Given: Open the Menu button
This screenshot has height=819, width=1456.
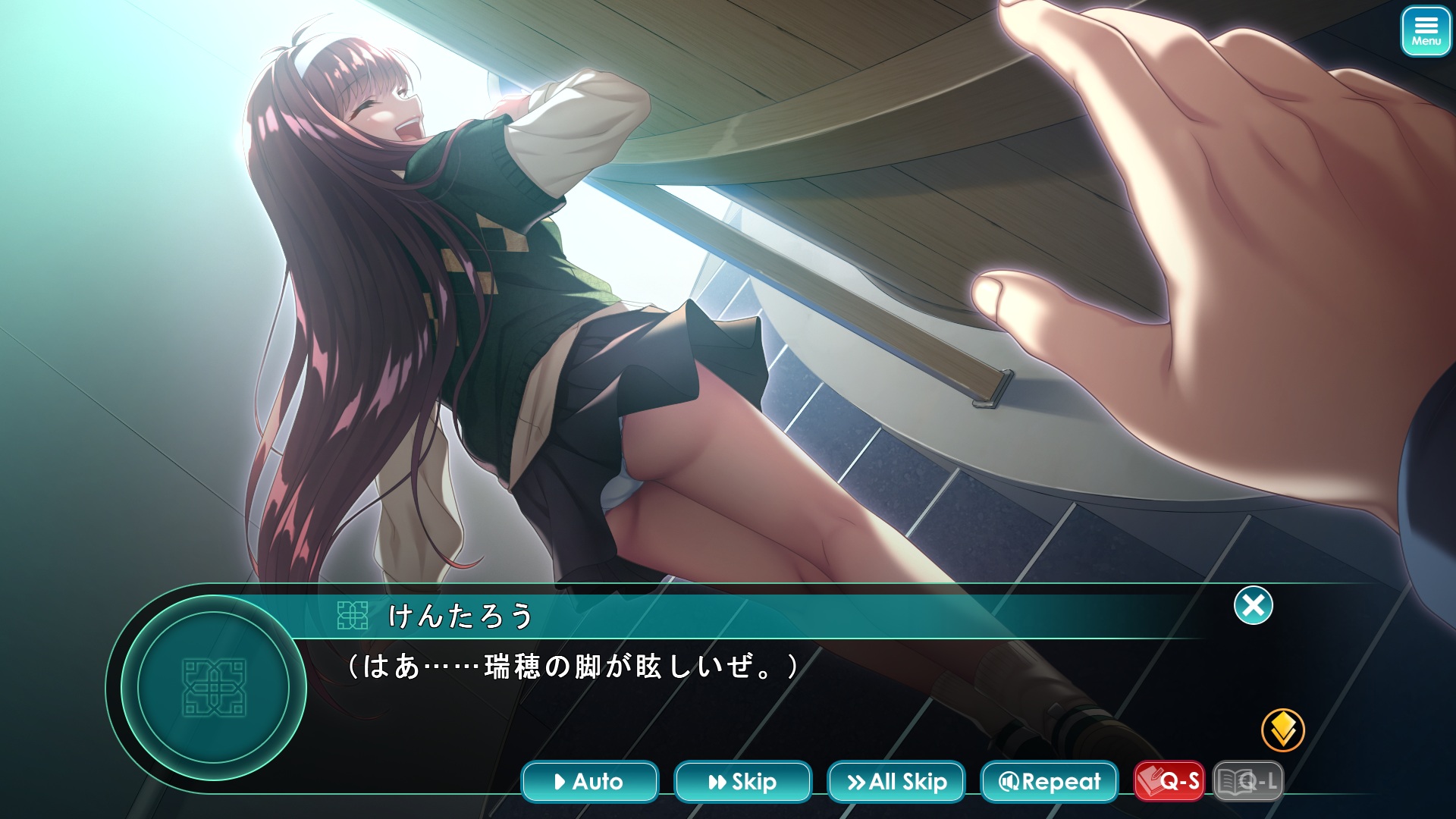Looking at the screenshot, I should 1426,32.
